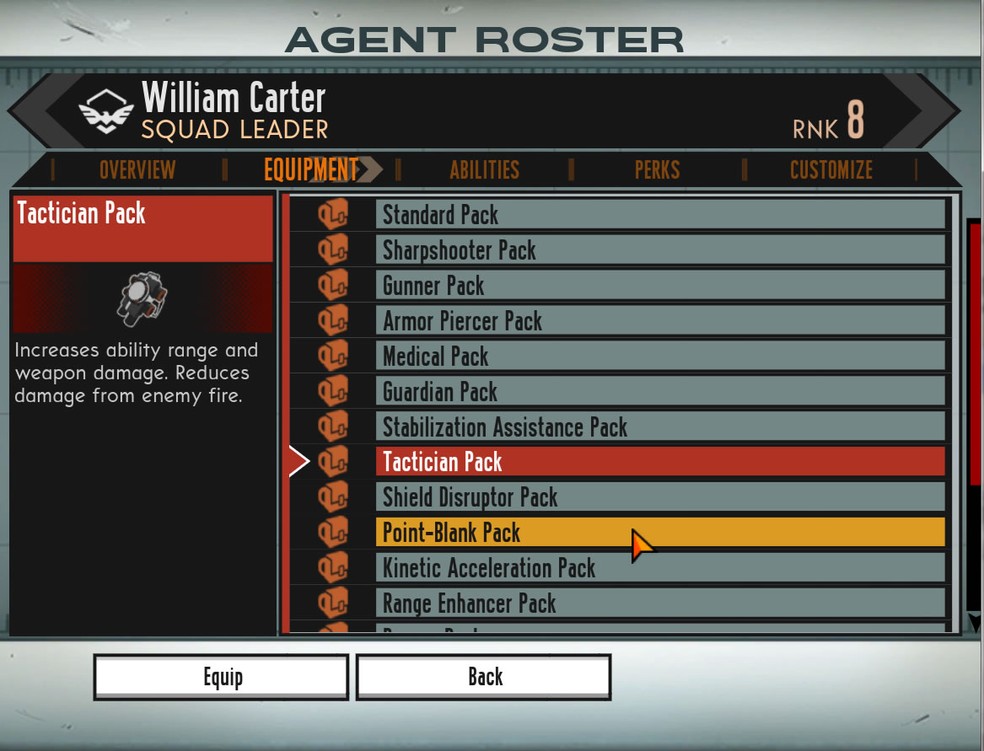Image resolution: width=984 pixels, height=751 pixels.
Task: Click the highlighted Tactician Pack row
Action: (660, 462)
